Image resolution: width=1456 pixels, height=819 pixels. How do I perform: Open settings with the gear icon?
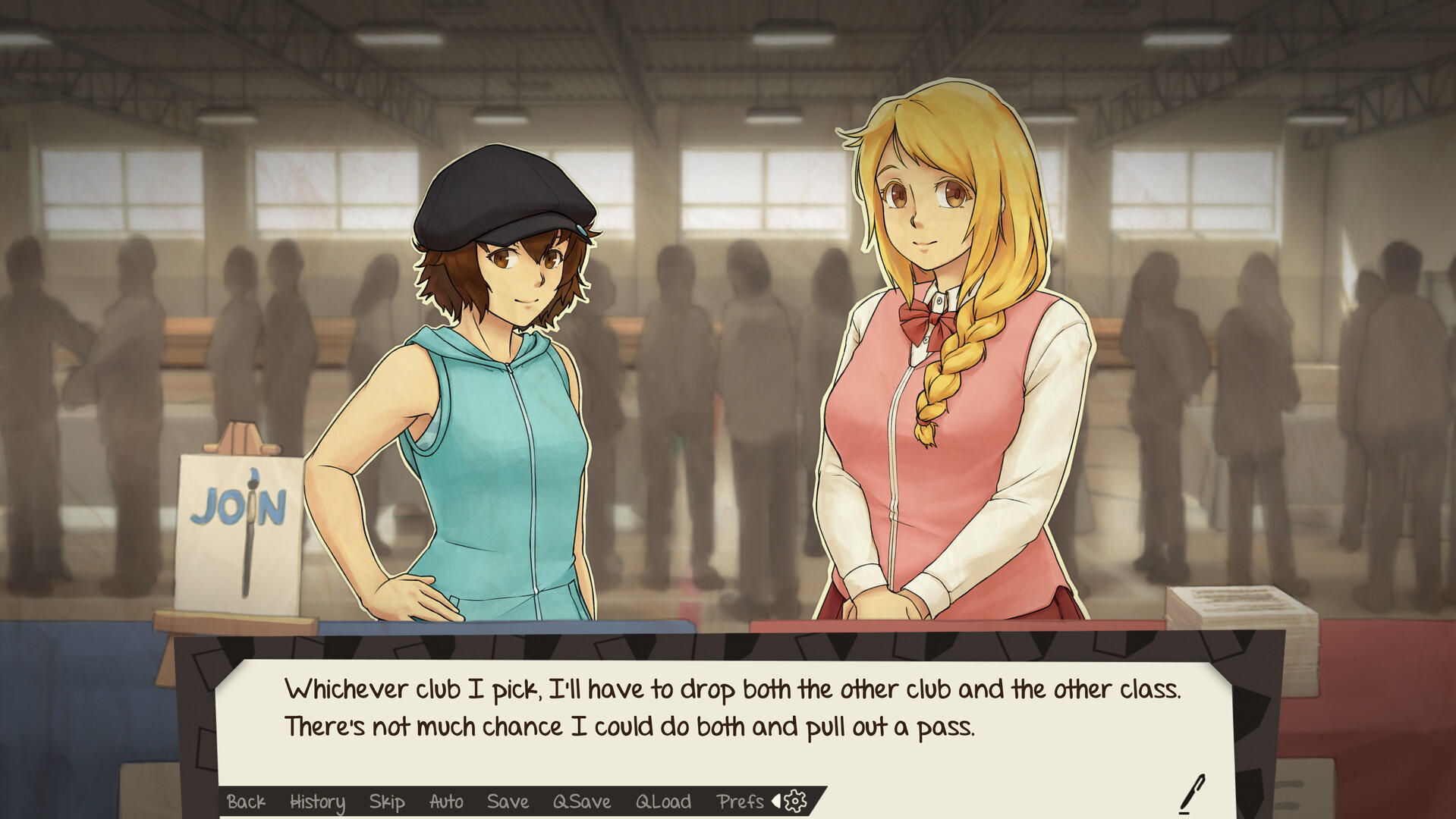794,802
